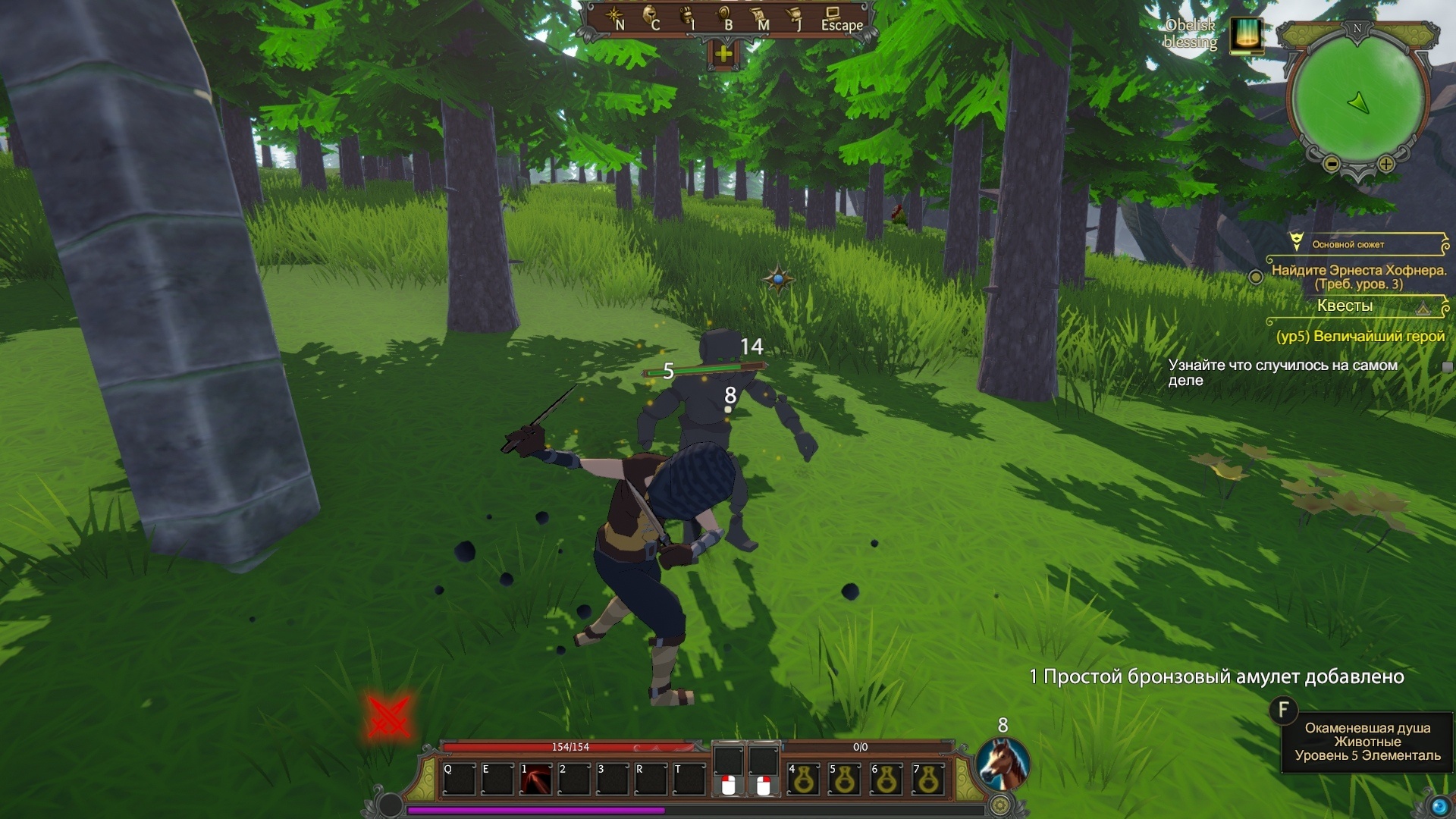Activate the red slash ability in slot 1

click(536, 780)
